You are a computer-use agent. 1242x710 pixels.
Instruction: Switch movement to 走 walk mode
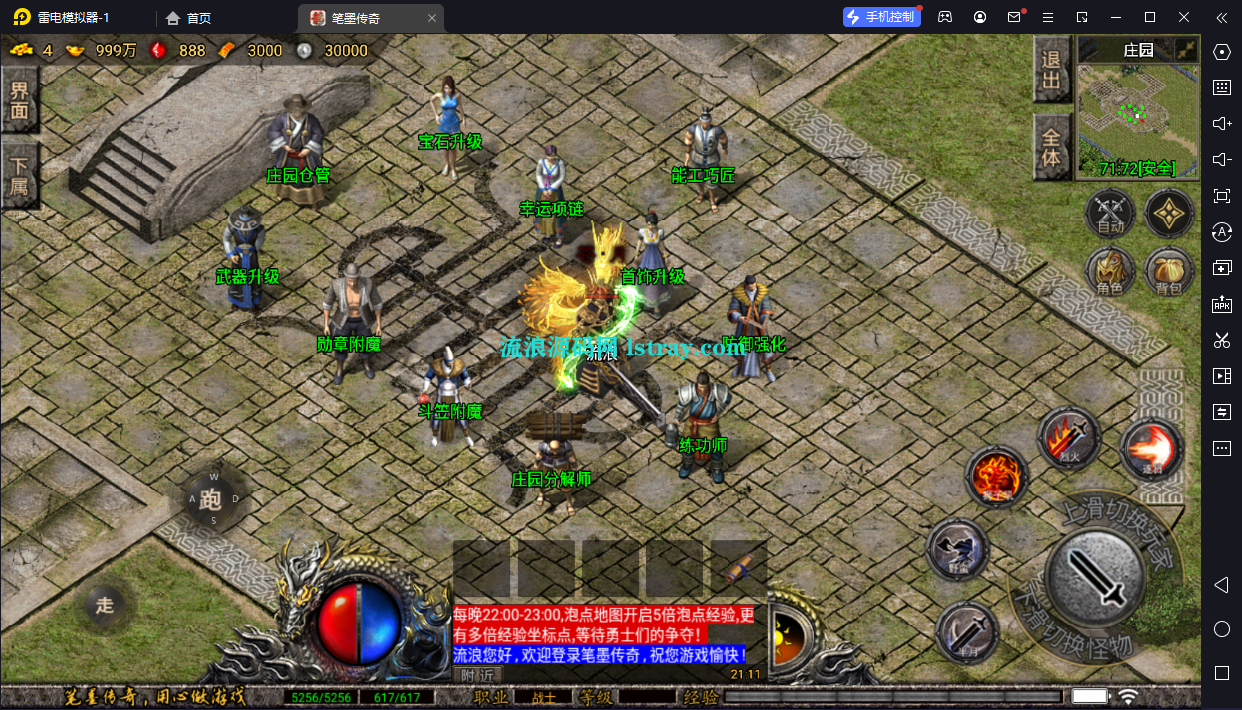(x=105, y=604)
